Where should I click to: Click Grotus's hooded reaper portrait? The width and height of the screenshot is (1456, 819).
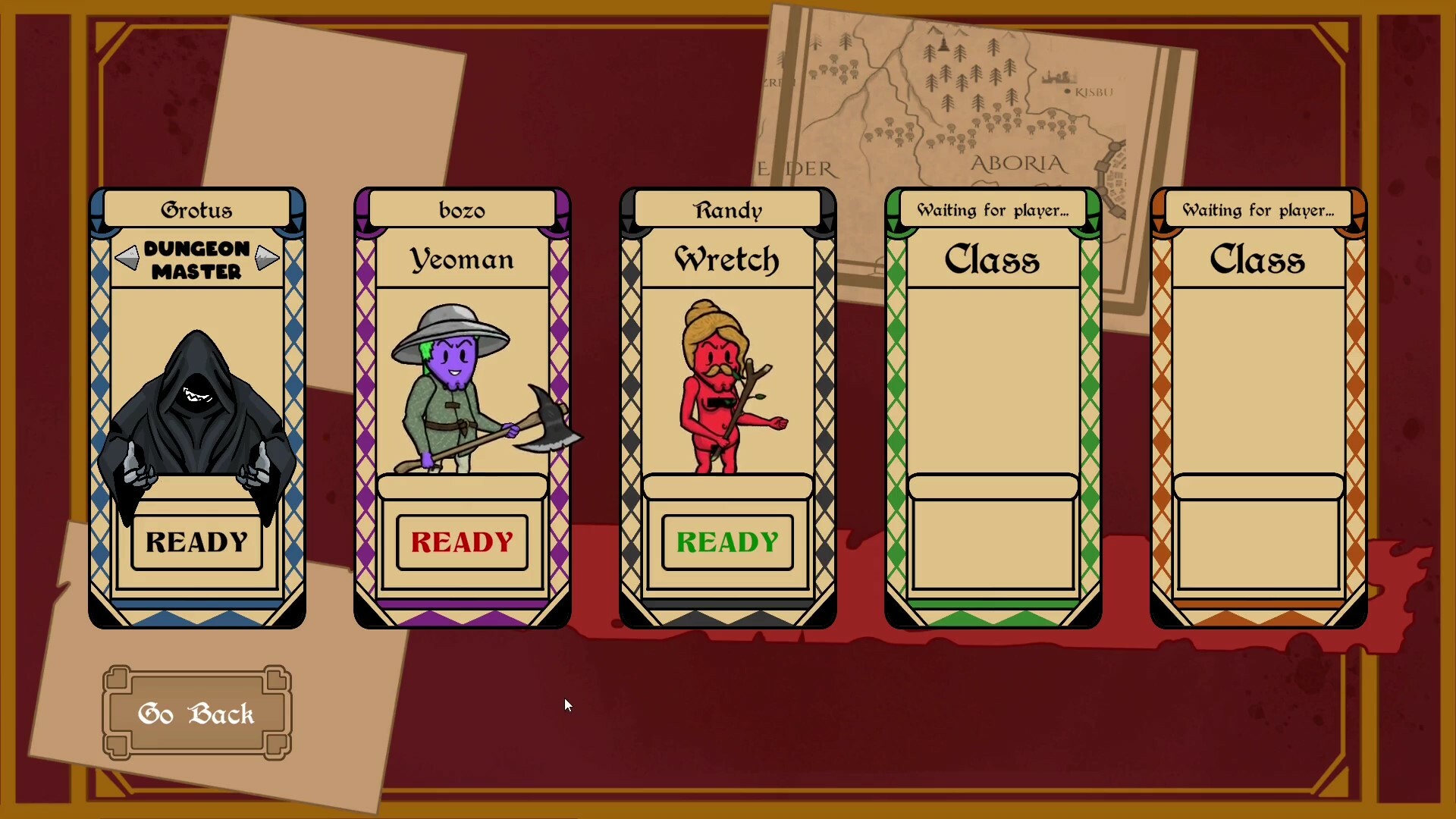(x=197, y=409)
